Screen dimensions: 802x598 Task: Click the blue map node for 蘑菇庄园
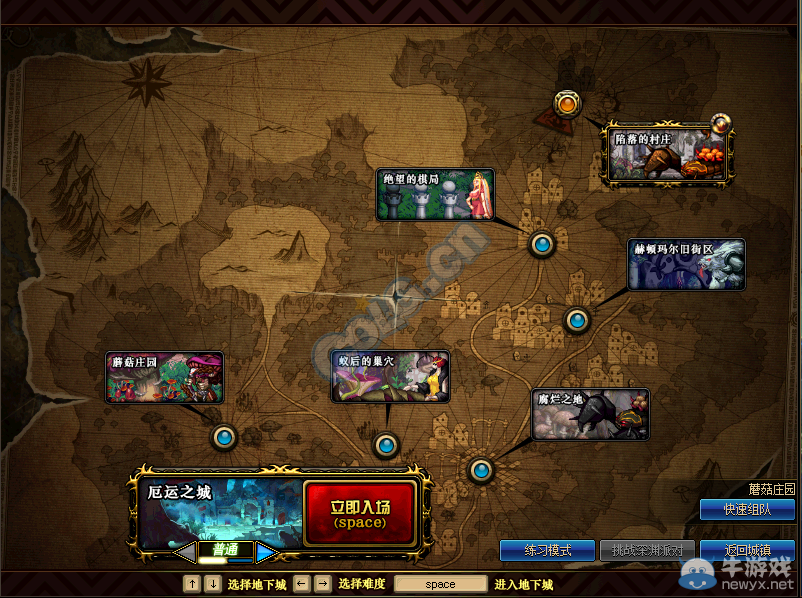coord(224,437)
